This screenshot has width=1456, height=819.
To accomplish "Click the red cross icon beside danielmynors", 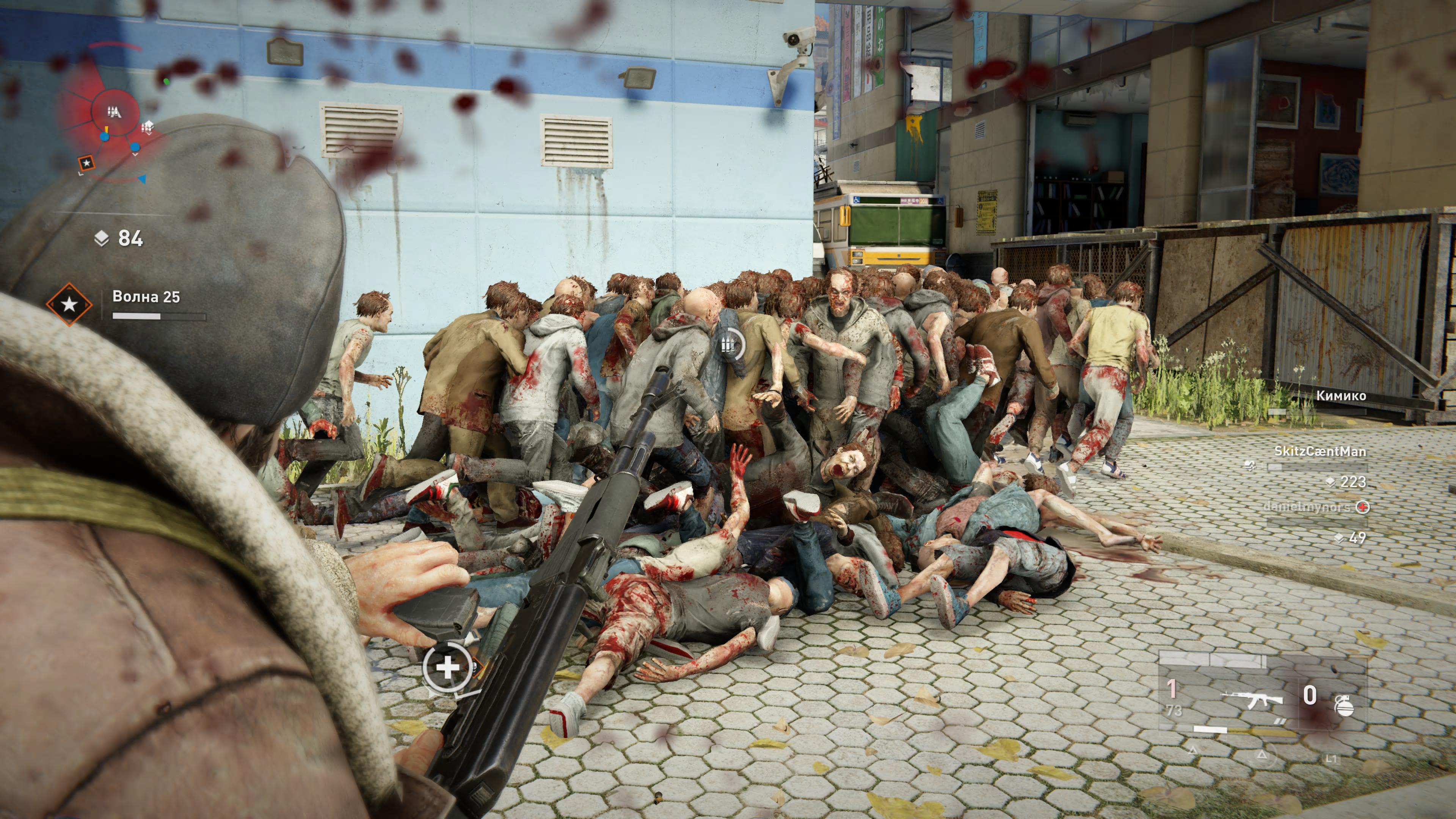I will point(1363,507).
